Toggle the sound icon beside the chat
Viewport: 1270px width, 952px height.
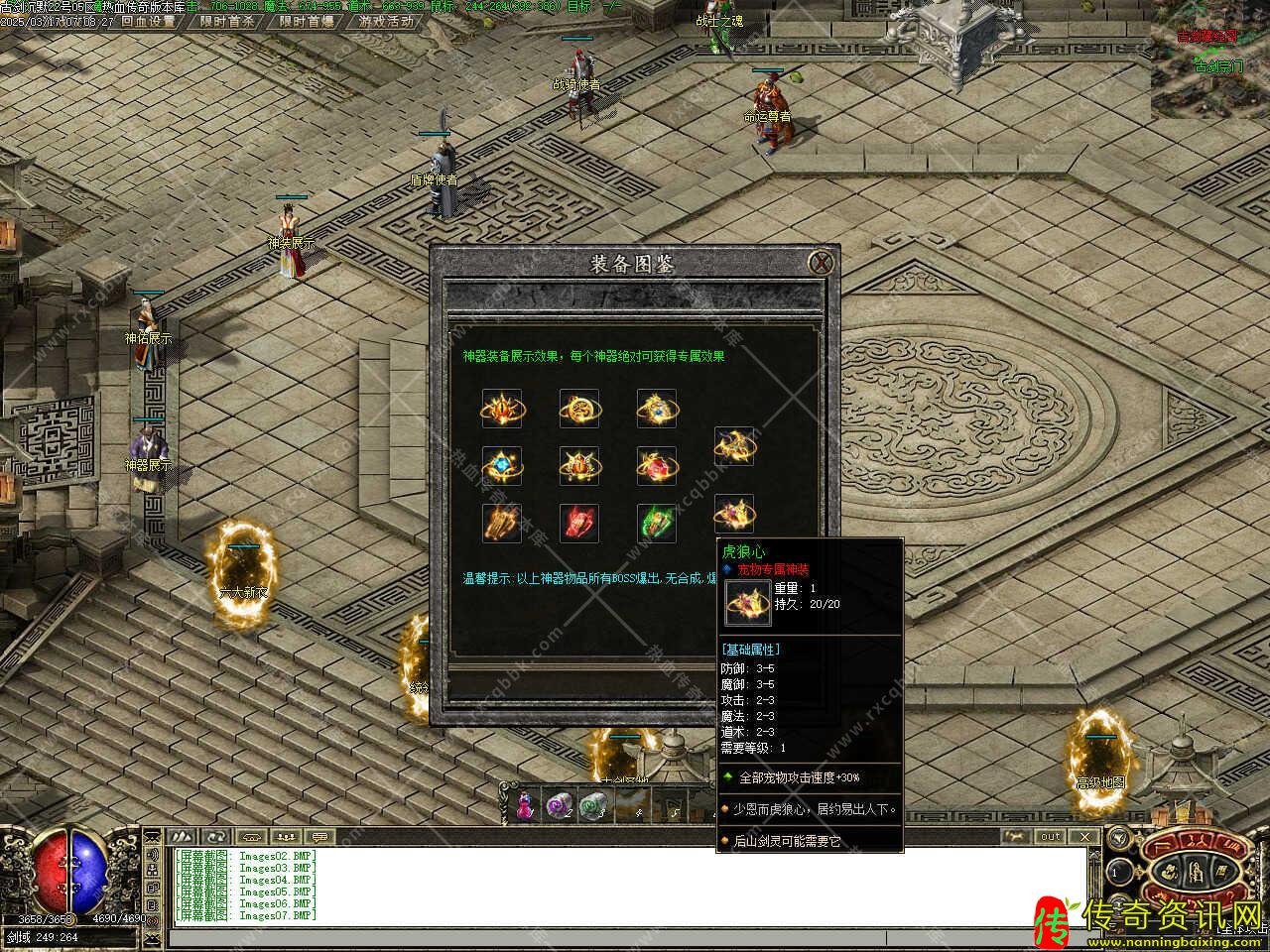pyautogui.click(x=153, y=855)
